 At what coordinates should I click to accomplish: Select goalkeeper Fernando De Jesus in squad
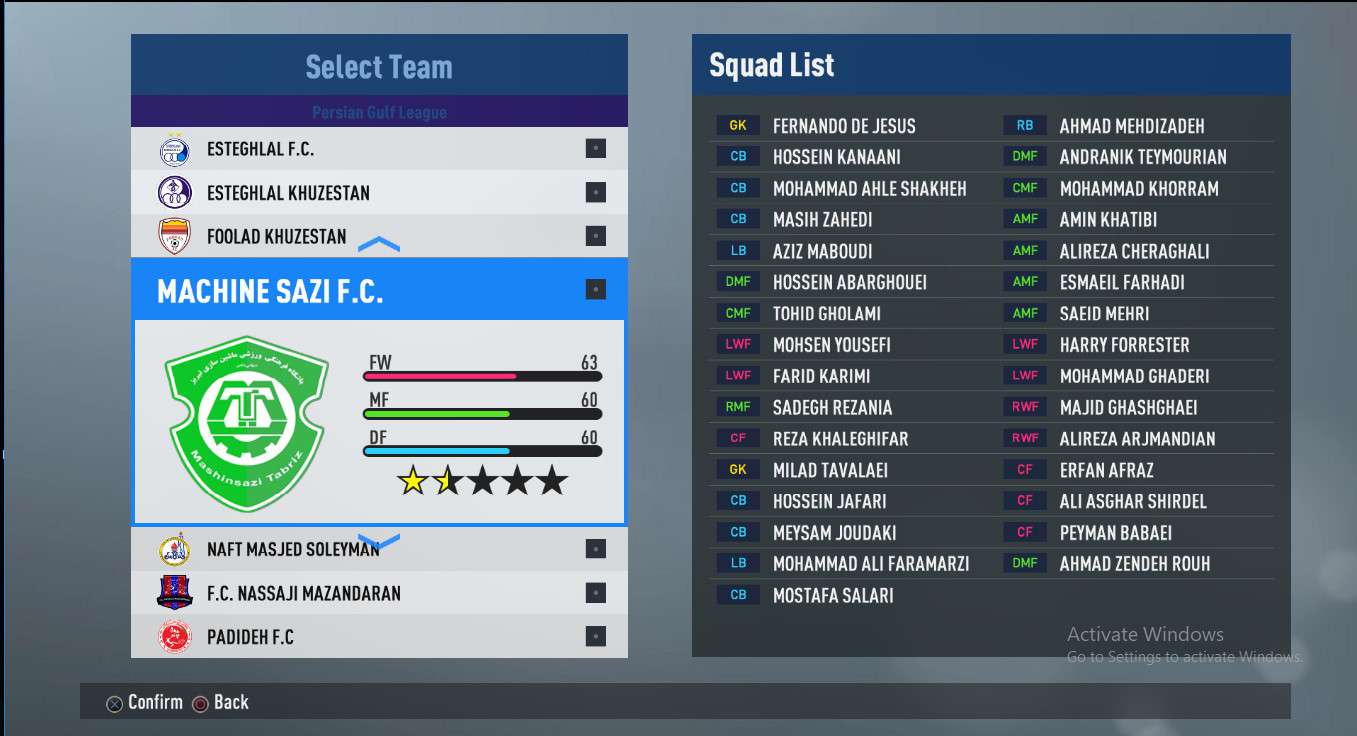[x=843, y=126]
